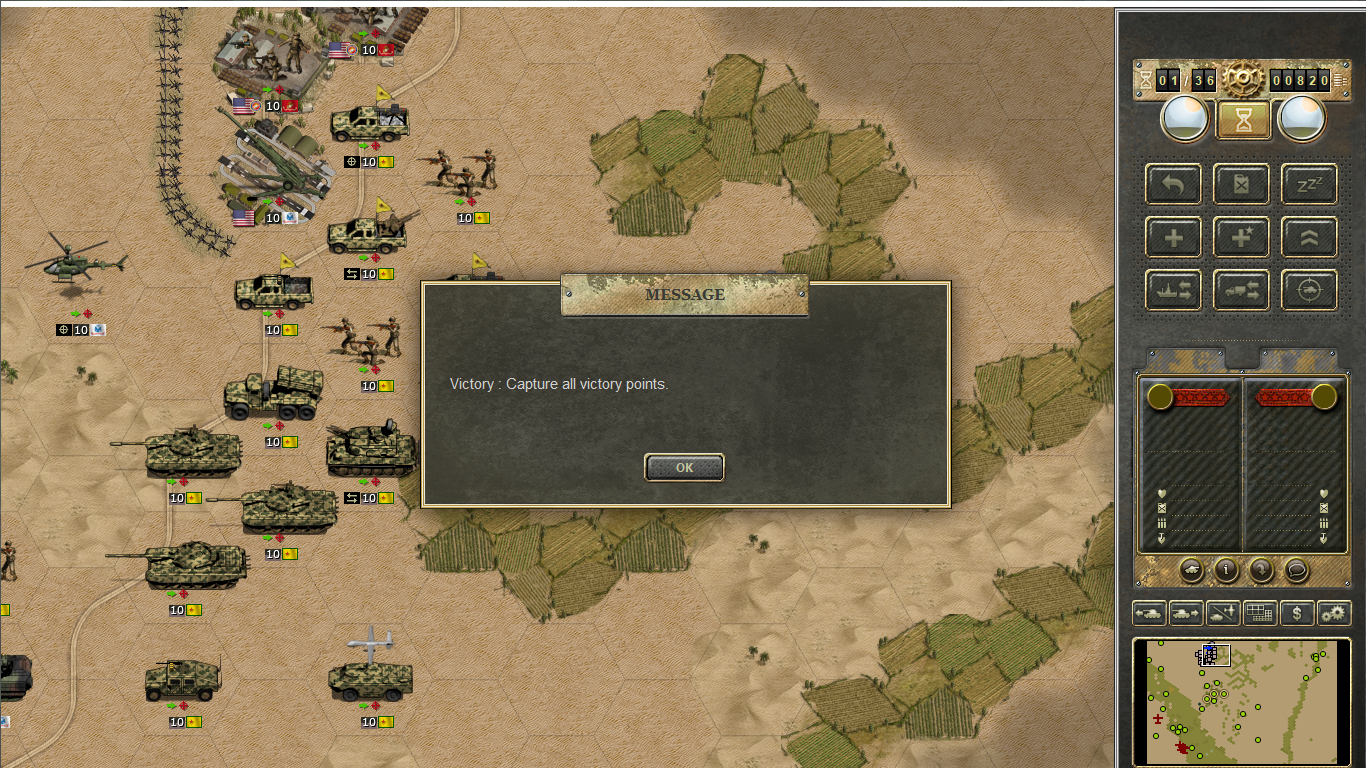The height and width of the screenshot is (768, 1366).
Task: Click the plus-with-star elite replacements button
Action: click(1241, 237)
